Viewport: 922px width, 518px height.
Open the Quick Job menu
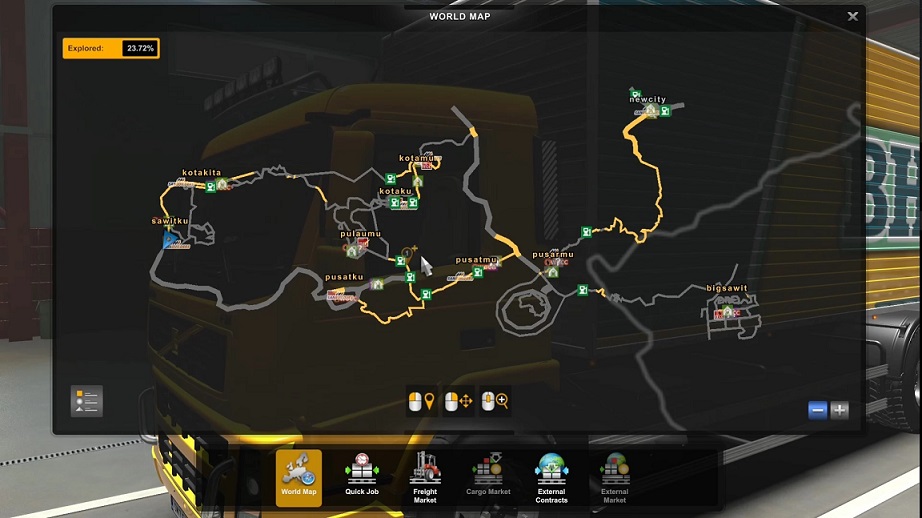coord(362,477)
